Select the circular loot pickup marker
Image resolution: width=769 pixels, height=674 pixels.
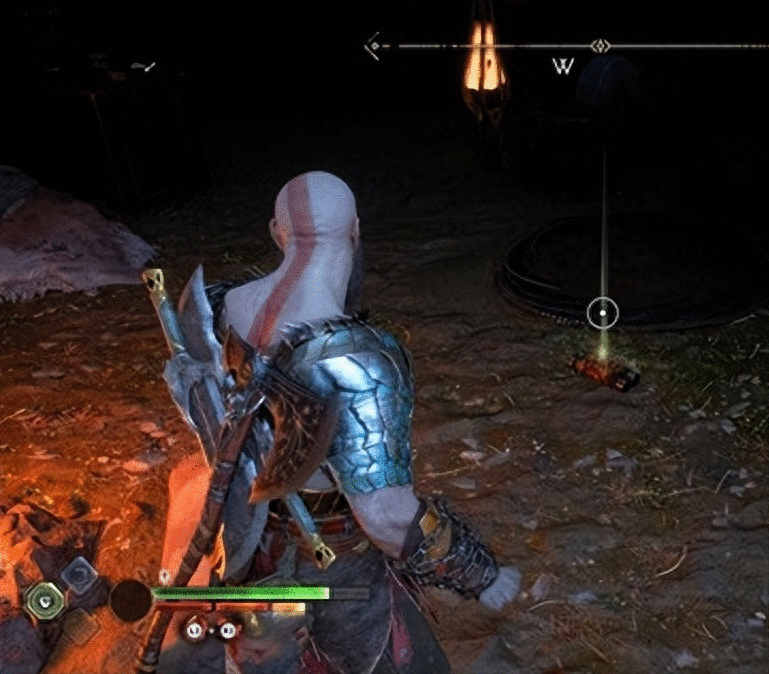tap(603, 313)
